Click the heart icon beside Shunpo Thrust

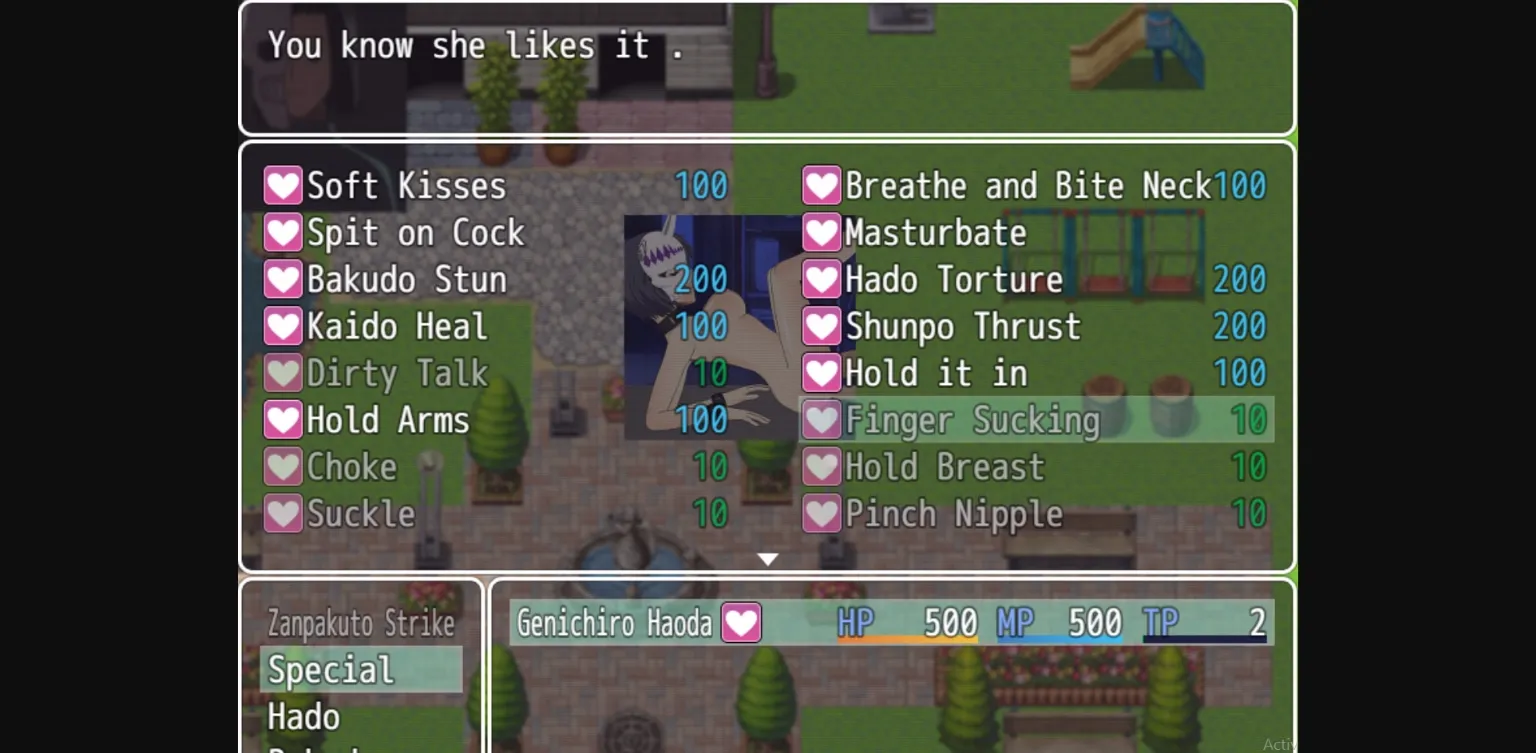(822, 326)
